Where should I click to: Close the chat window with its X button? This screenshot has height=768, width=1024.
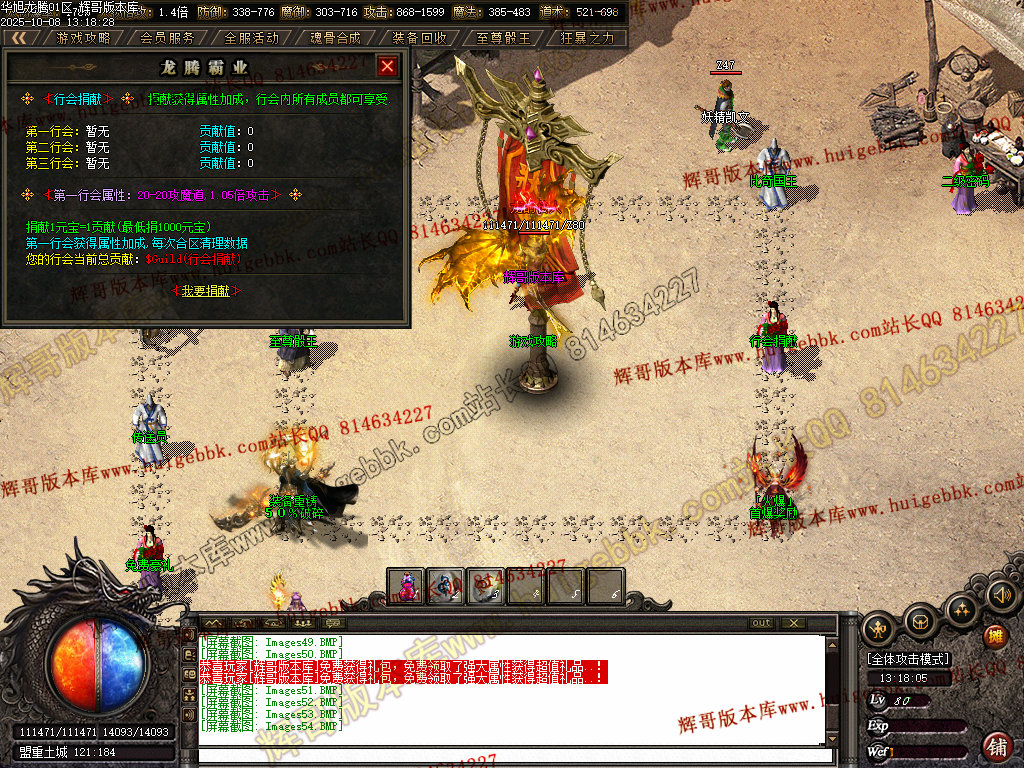pos(793,623)
